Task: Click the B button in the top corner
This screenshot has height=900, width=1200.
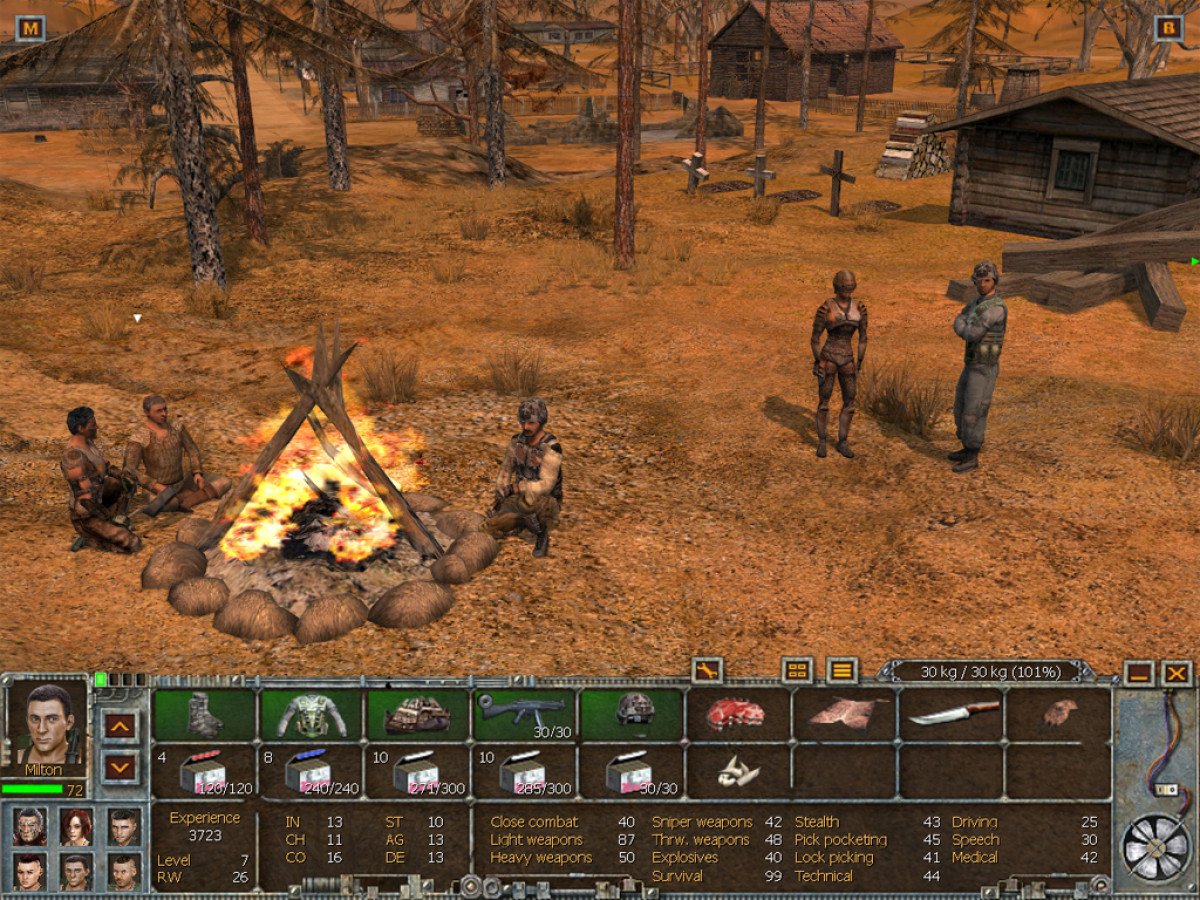Action: point(1168,28)
